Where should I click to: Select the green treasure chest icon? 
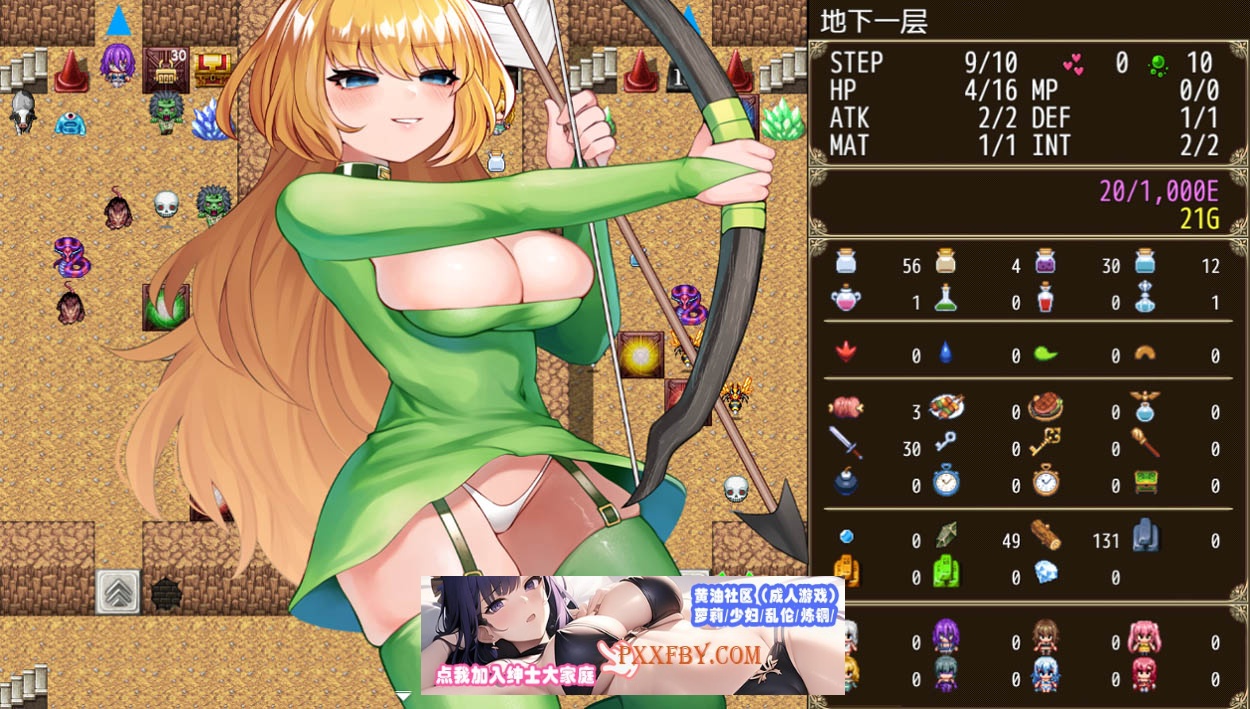pyautogui.click(x=1146, y=482)
